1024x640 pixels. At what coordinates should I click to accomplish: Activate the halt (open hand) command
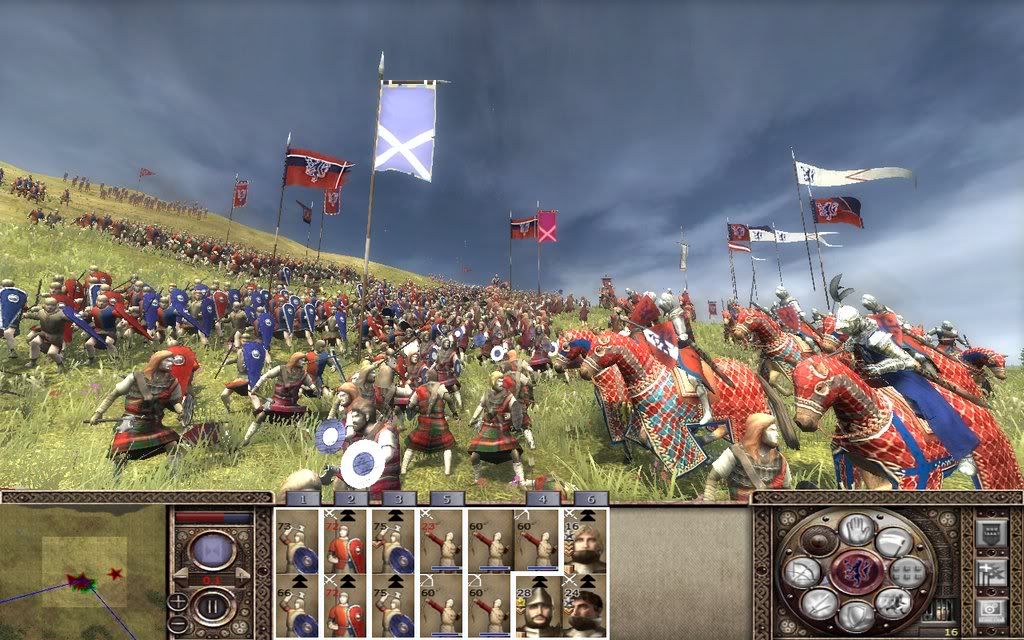[856, 530]
